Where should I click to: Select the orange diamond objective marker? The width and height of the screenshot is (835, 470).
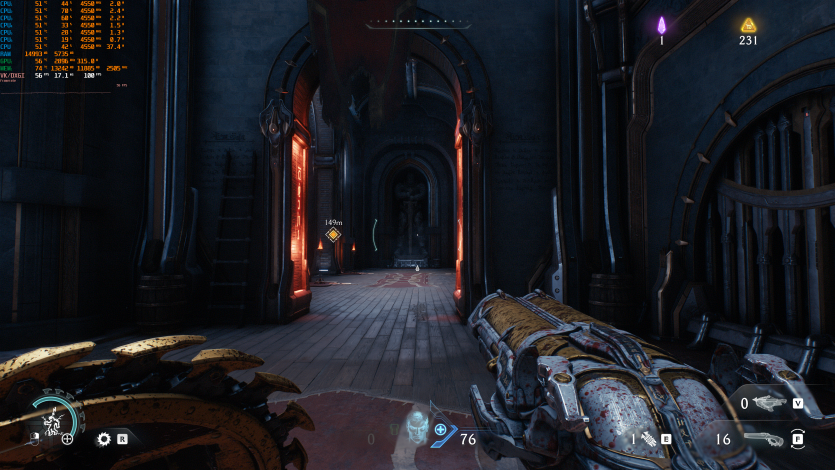pyautogui.click(x=333, y=235)
